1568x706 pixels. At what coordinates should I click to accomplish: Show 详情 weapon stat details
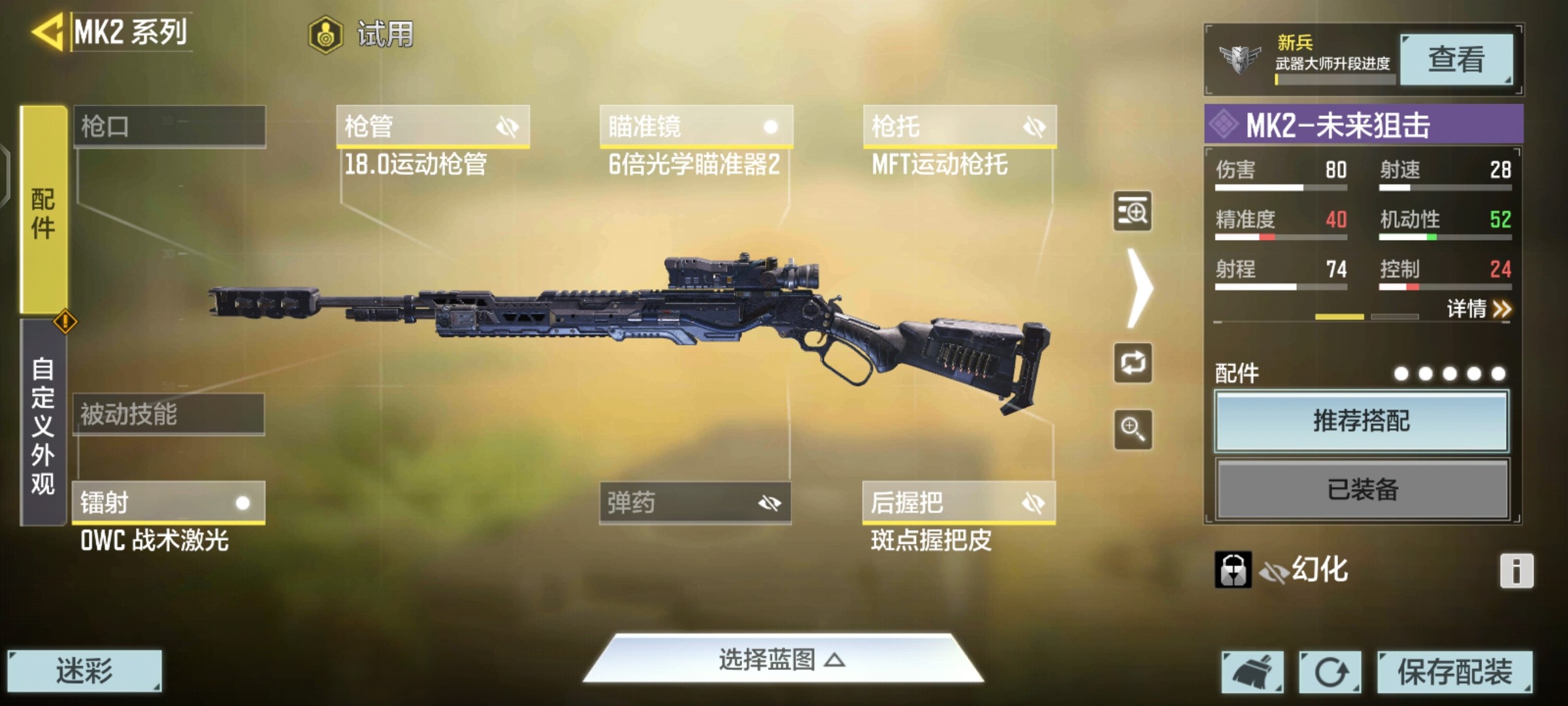1478,309
